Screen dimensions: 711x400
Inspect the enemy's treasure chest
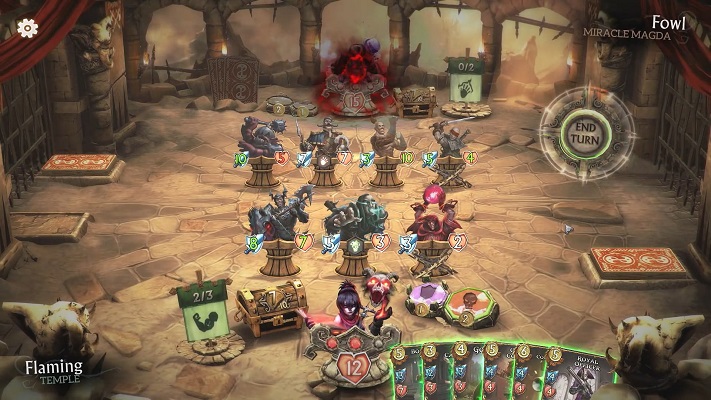point(413,100)
